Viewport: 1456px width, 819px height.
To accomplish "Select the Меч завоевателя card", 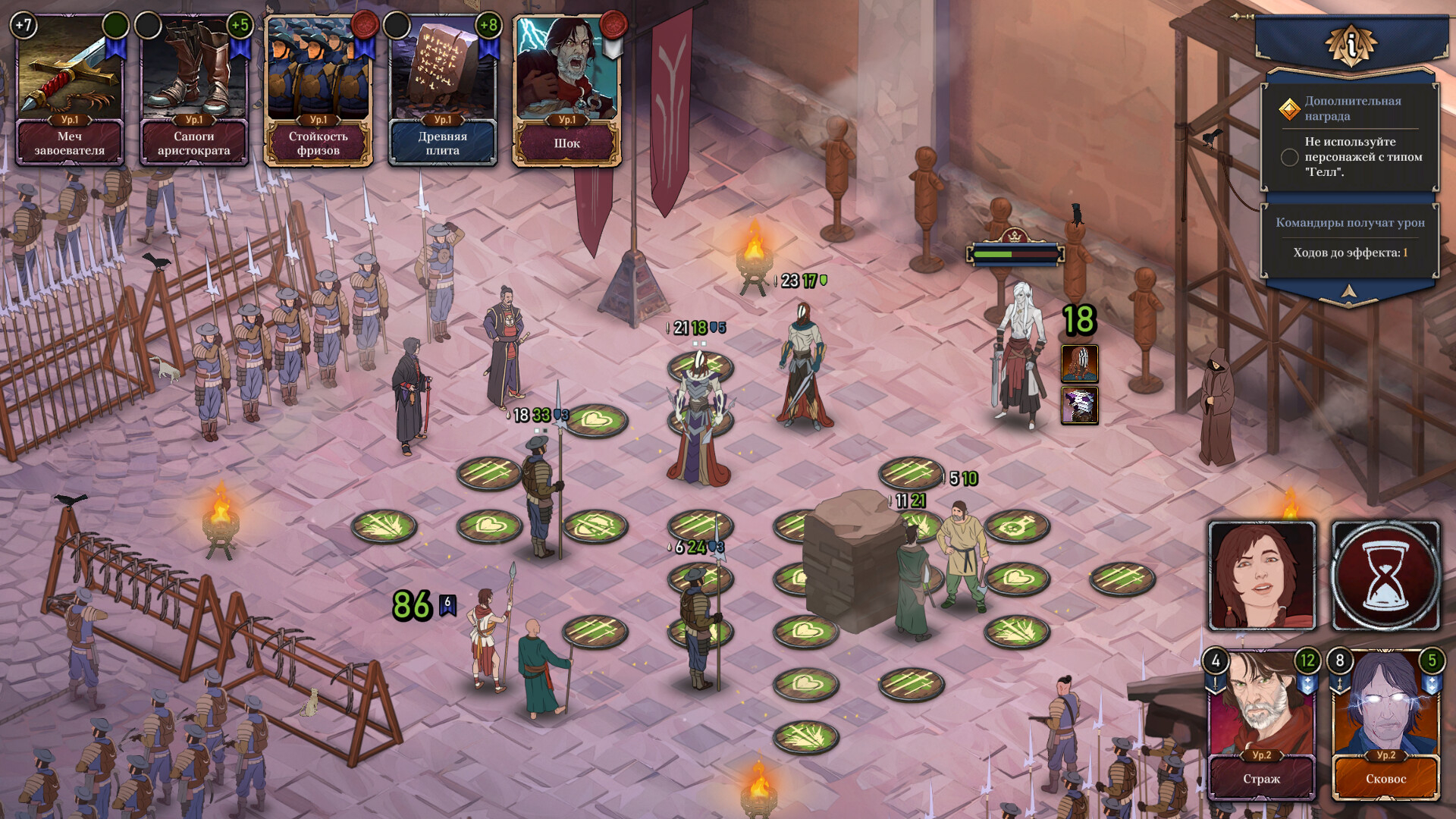I will pos(69,89).
